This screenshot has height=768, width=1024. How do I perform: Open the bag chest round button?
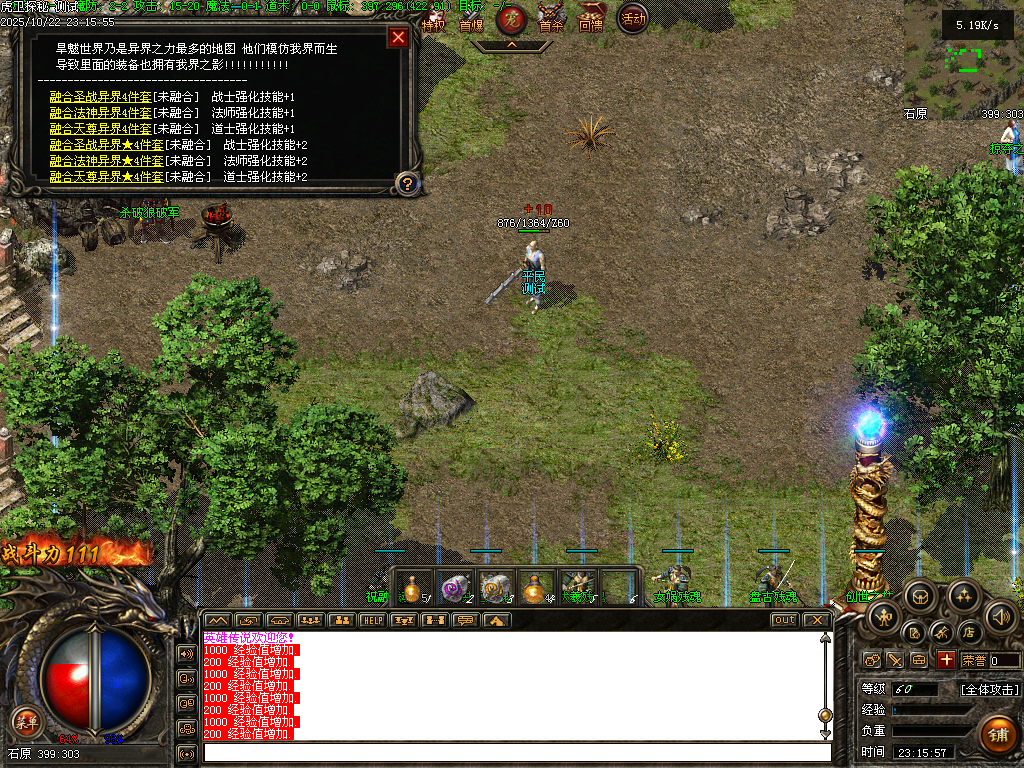point(920,597)
